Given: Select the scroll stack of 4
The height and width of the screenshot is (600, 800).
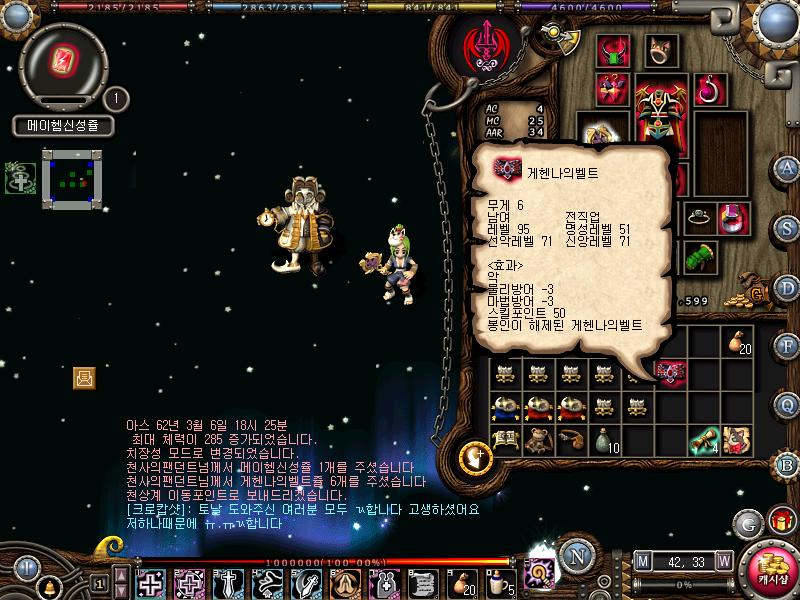Looking at the screenshot, I should [707, 439].
